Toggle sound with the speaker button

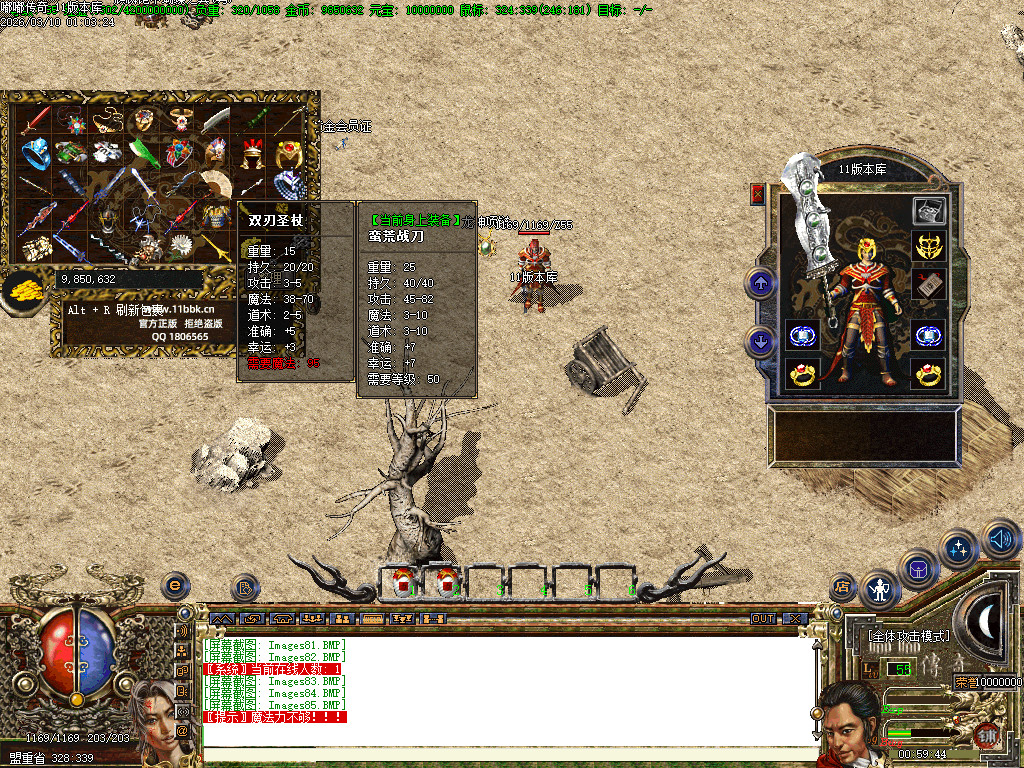(x=1000, y=540)
